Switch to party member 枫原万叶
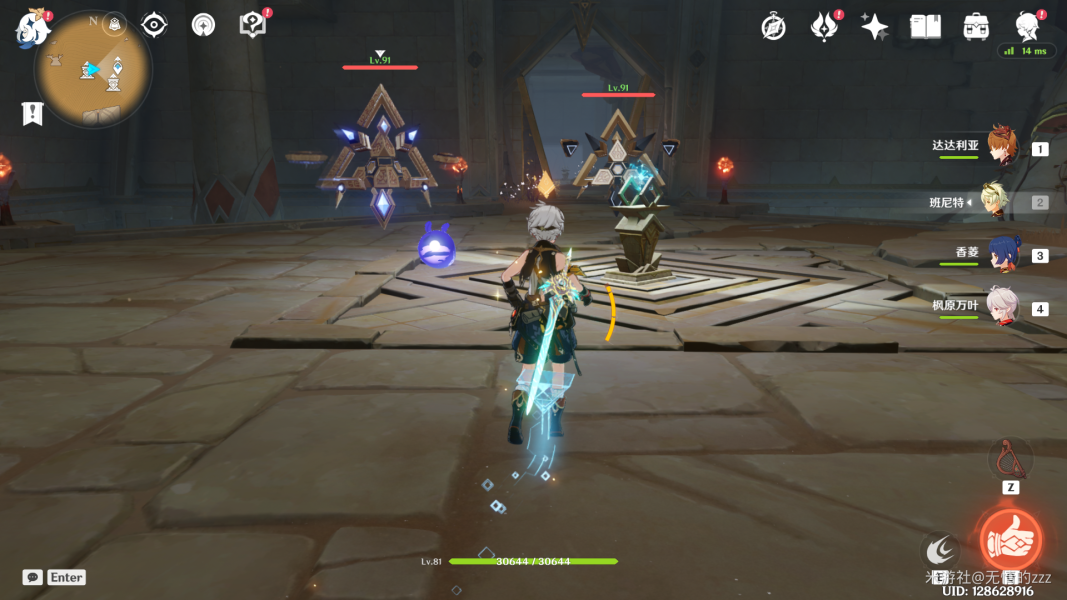 (1000, 307)
